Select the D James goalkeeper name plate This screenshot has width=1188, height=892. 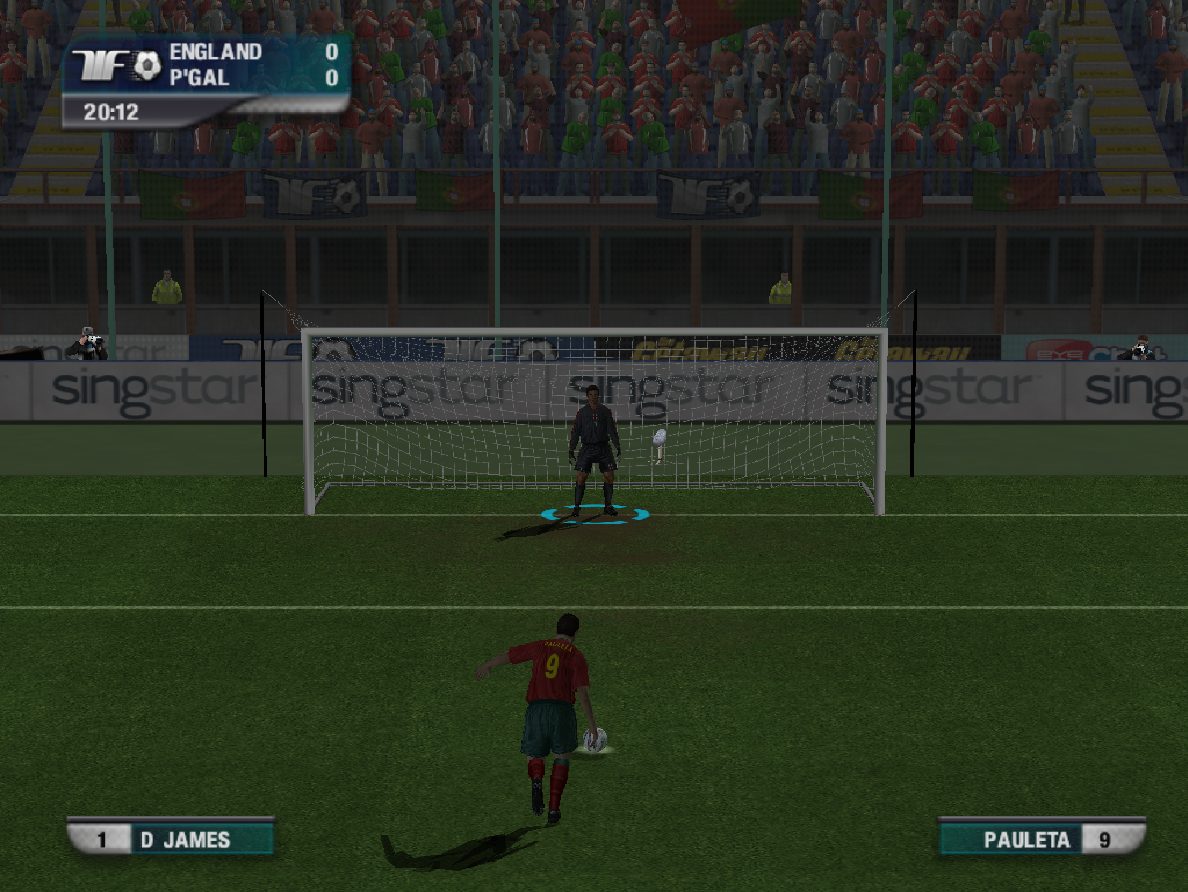(171, 838)
